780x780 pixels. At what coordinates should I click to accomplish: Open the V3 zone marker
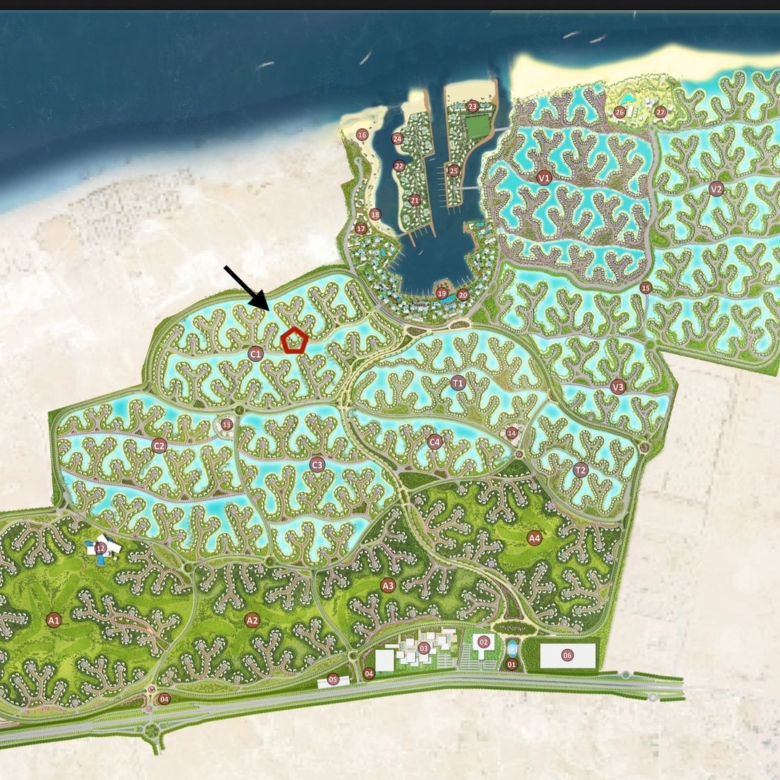617,387
